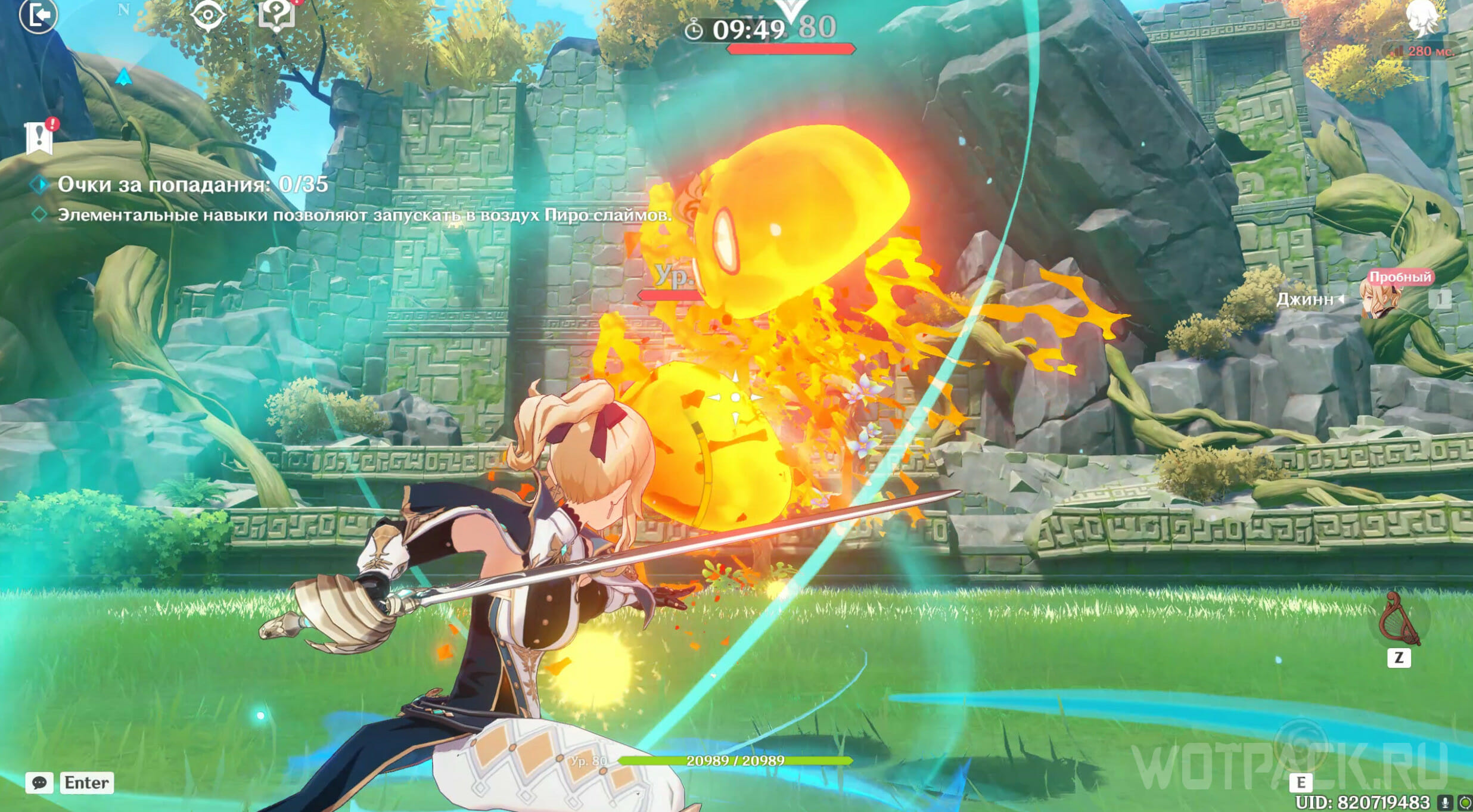Open the chat speech bubble
1473x812 pixels.
point(39,782)
